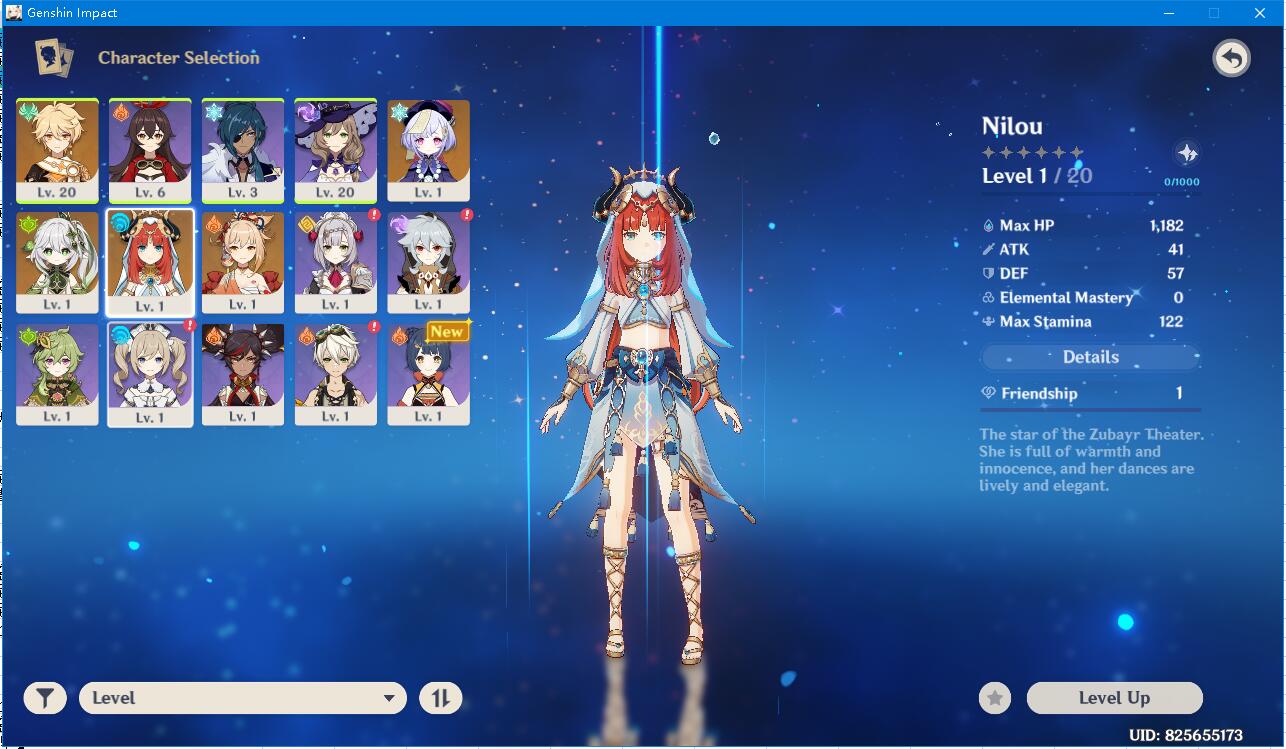This screenshot has height=749, width=1286.
Task: Open Nilou's Details panel
Action: [x=1090, y=357]
